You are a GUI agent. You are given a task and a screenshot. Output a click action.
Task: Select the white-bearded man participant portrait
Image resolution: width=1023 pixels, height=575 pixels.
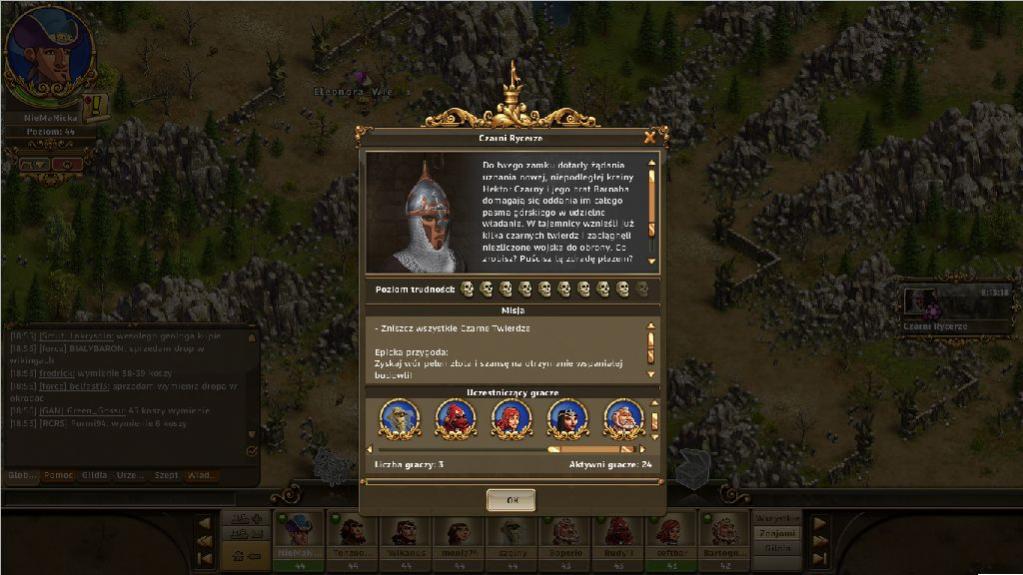(623, 418)
